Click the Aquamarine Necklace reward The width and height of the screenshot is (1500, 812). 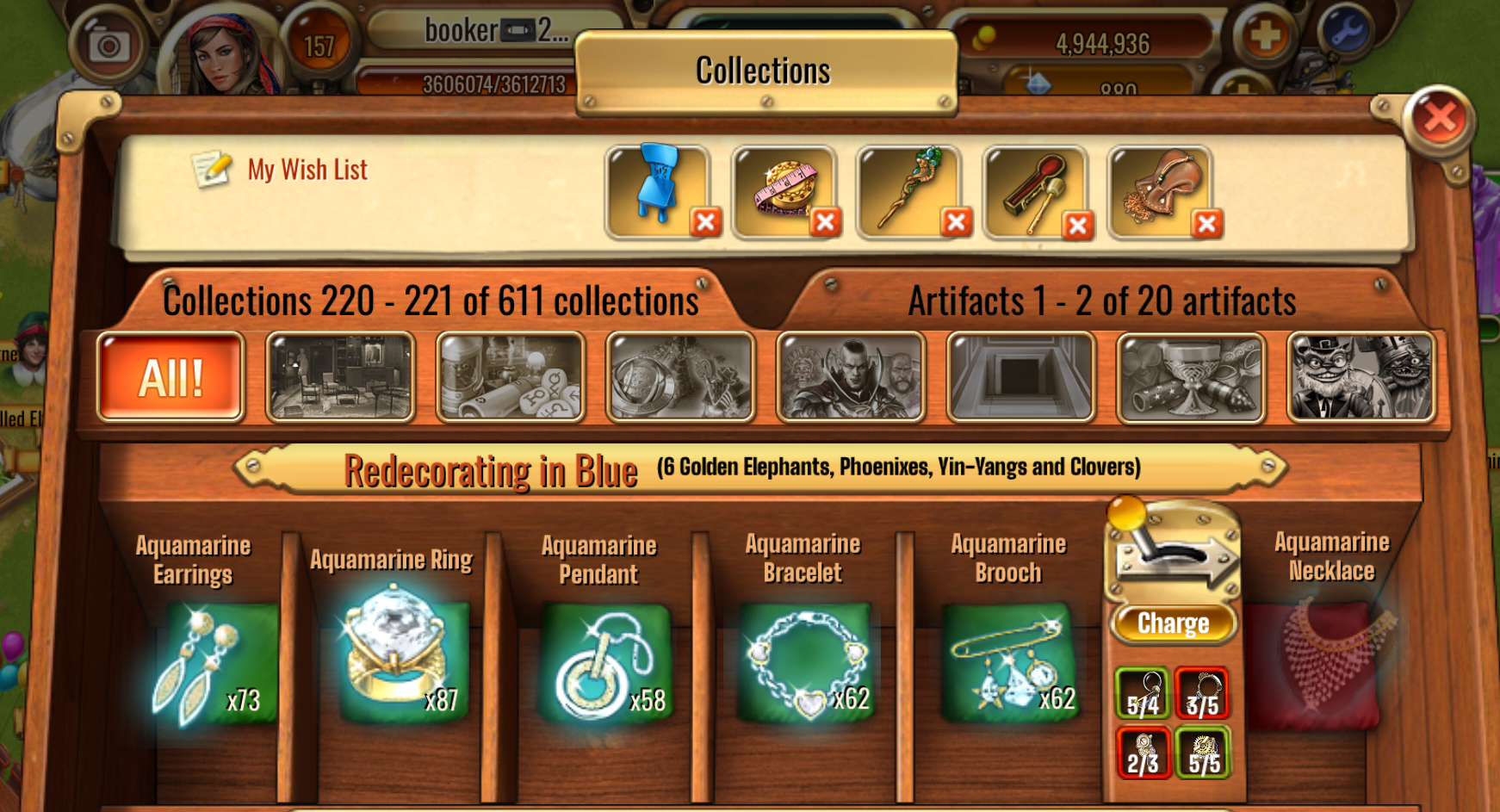[x=1323, y=663]
